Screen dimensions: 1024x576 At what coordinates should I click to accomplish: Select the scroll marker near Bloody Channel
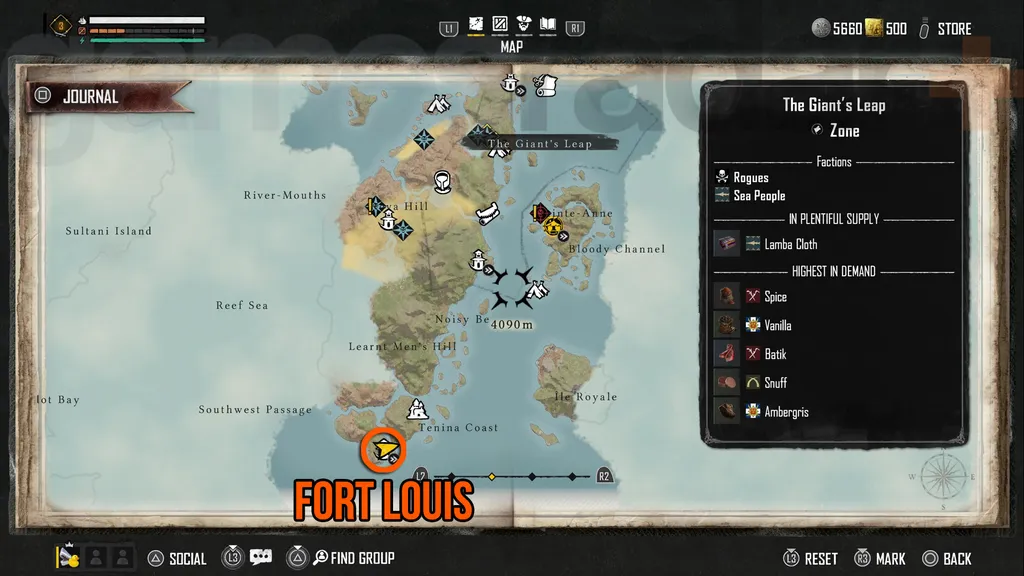point(489,212)
